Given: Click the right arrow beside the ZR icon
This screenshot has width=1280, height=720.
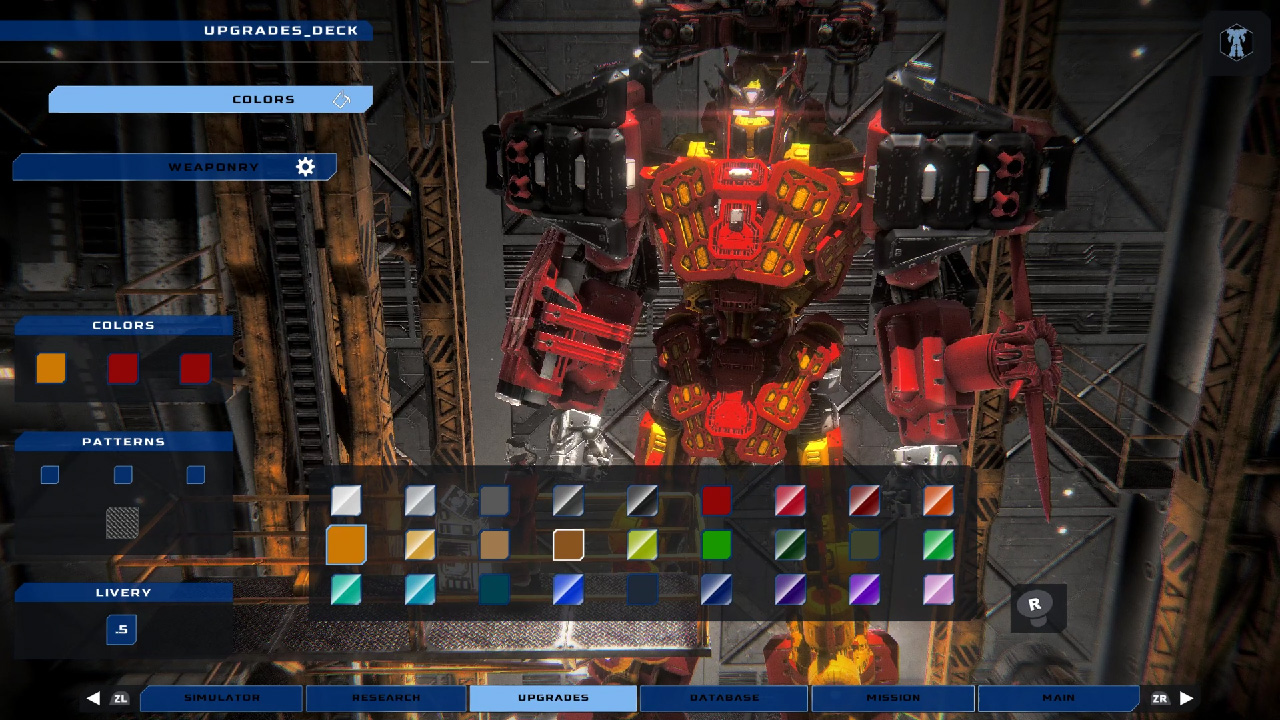Looking at the screenshot, I should point(1186,698).
